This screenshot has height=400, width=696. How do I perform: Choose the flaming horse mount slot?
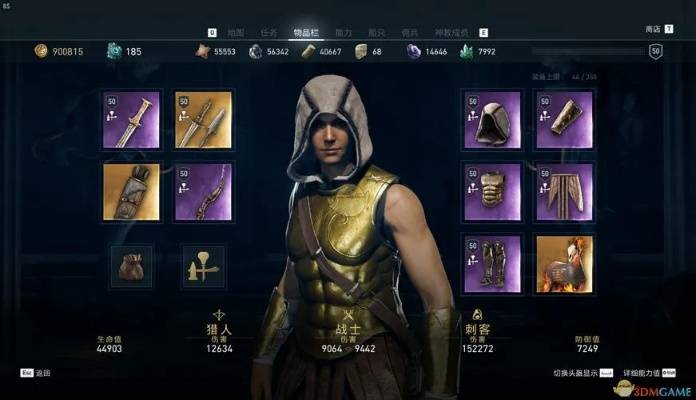(x=563, y=264)
